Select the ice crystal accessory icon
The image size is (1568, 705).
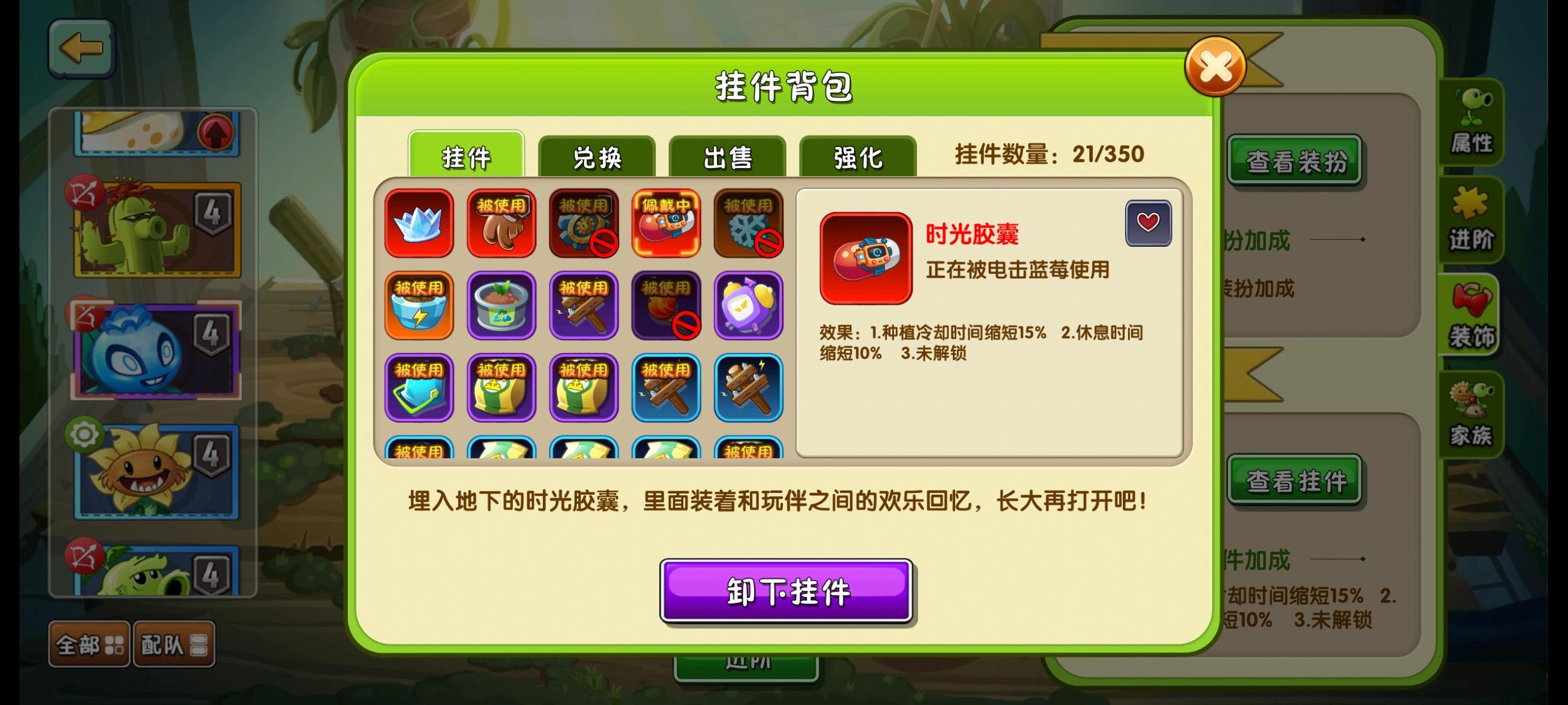(420, 223)
